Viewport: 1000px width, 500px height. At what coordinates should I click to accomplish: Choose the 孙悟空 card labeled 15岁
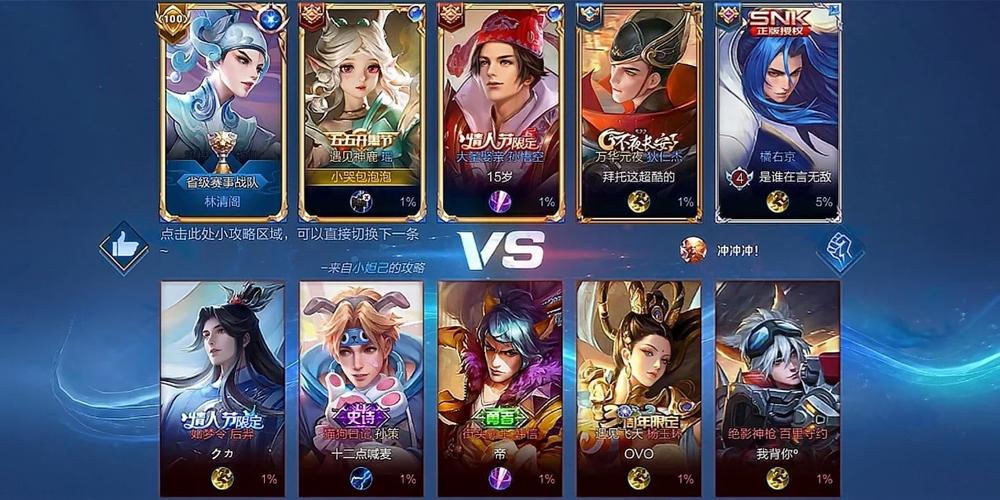500,110
